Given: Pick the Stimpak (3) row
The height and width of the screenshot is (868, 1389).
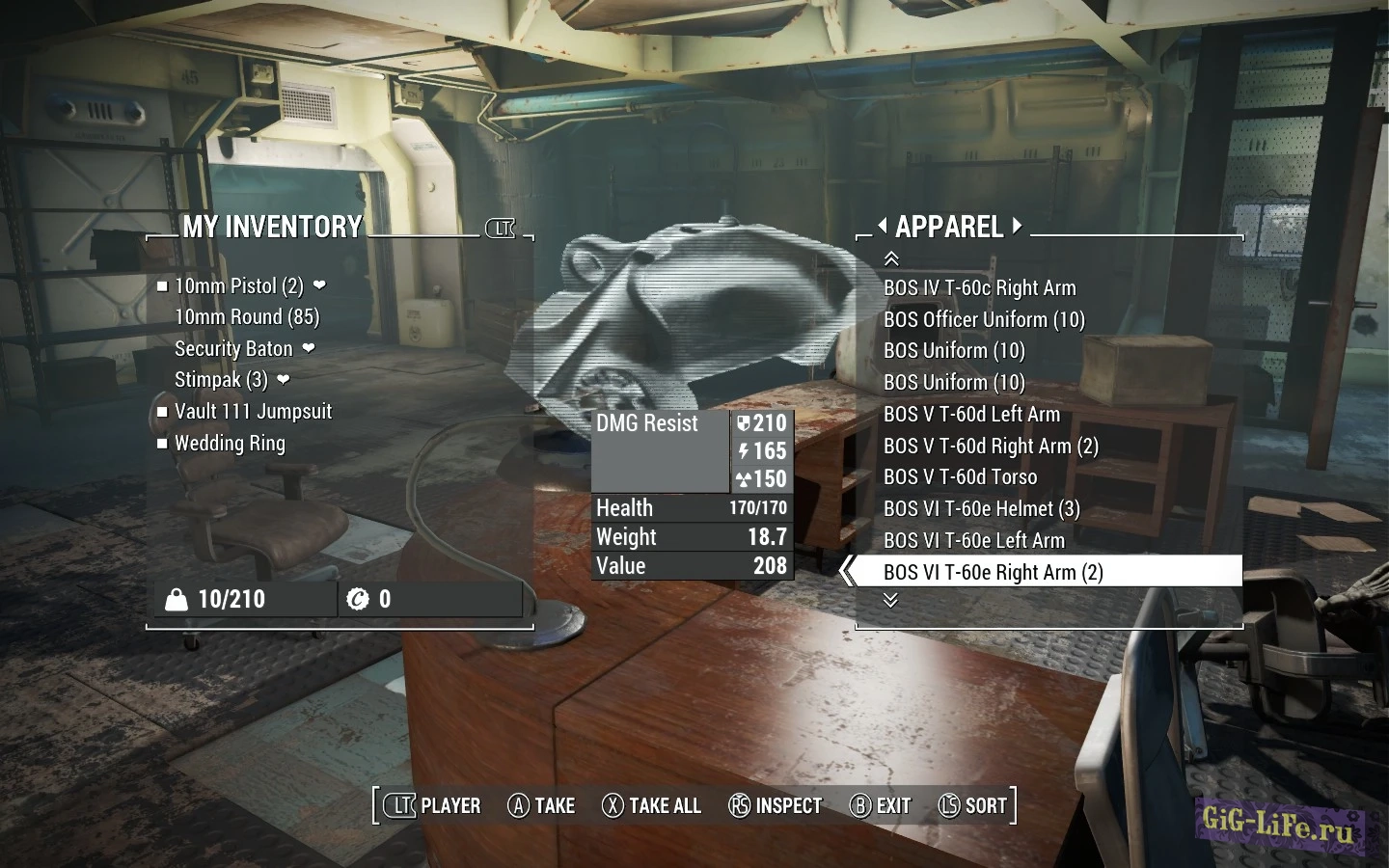Looking at the screenshot, I should point(221,380).
